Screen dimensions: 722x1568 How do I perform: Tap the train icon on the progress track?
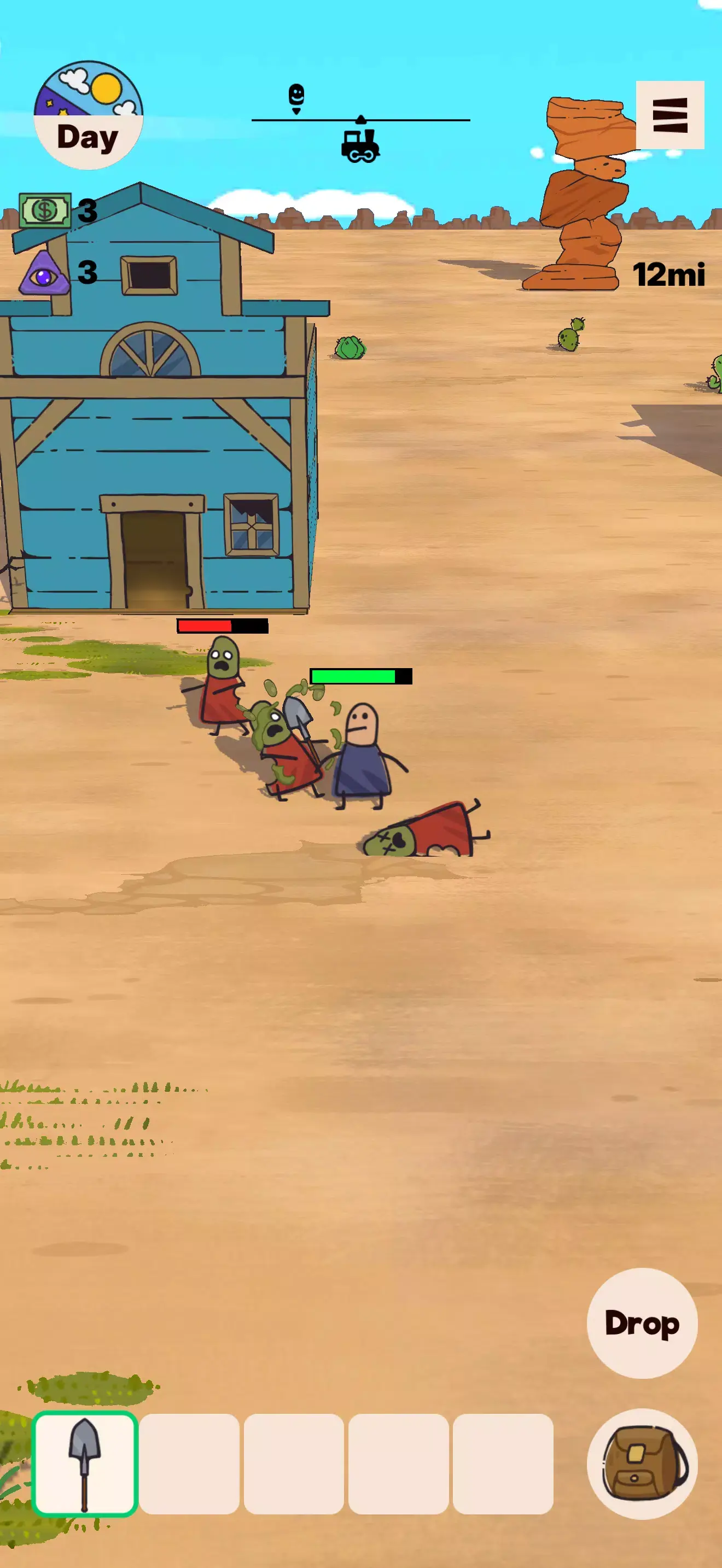pyautogui.click(x=361, y=146)
